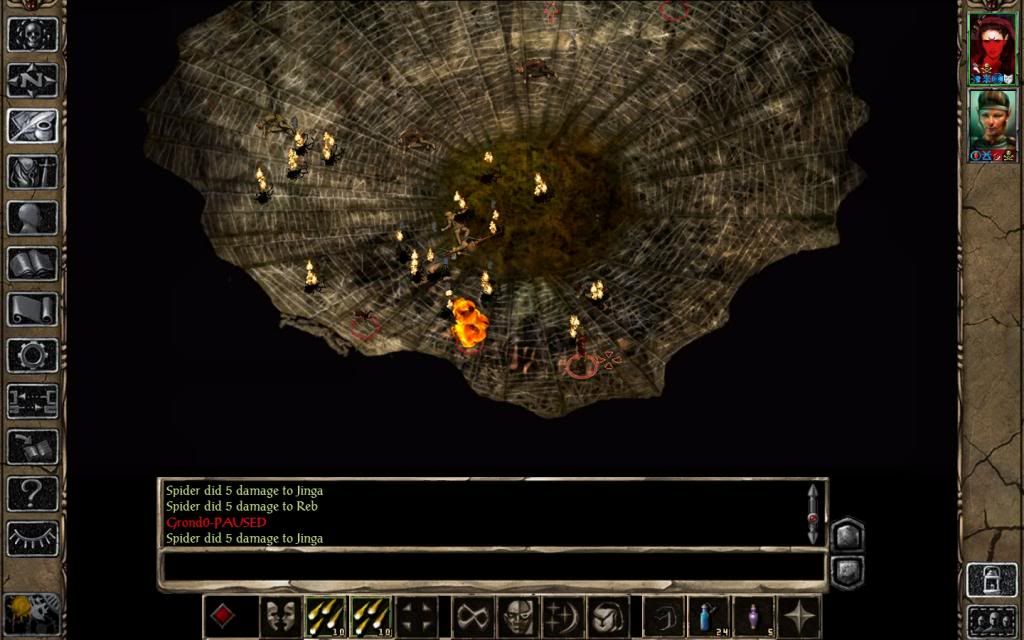Open game options with the gear button

click(x=32, y=355)
